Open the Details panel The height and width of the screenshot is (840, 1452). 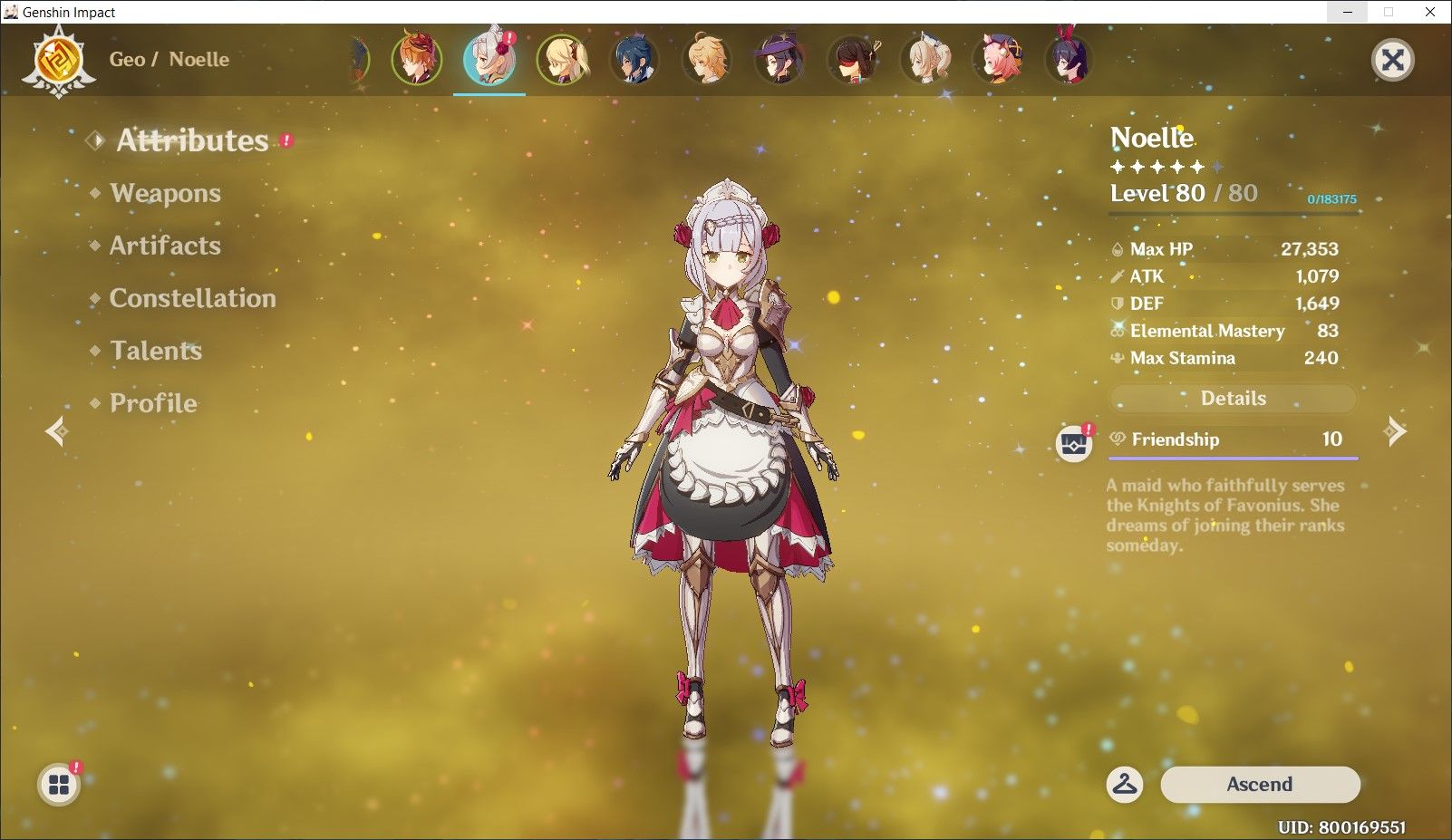tap(1232, 398)
